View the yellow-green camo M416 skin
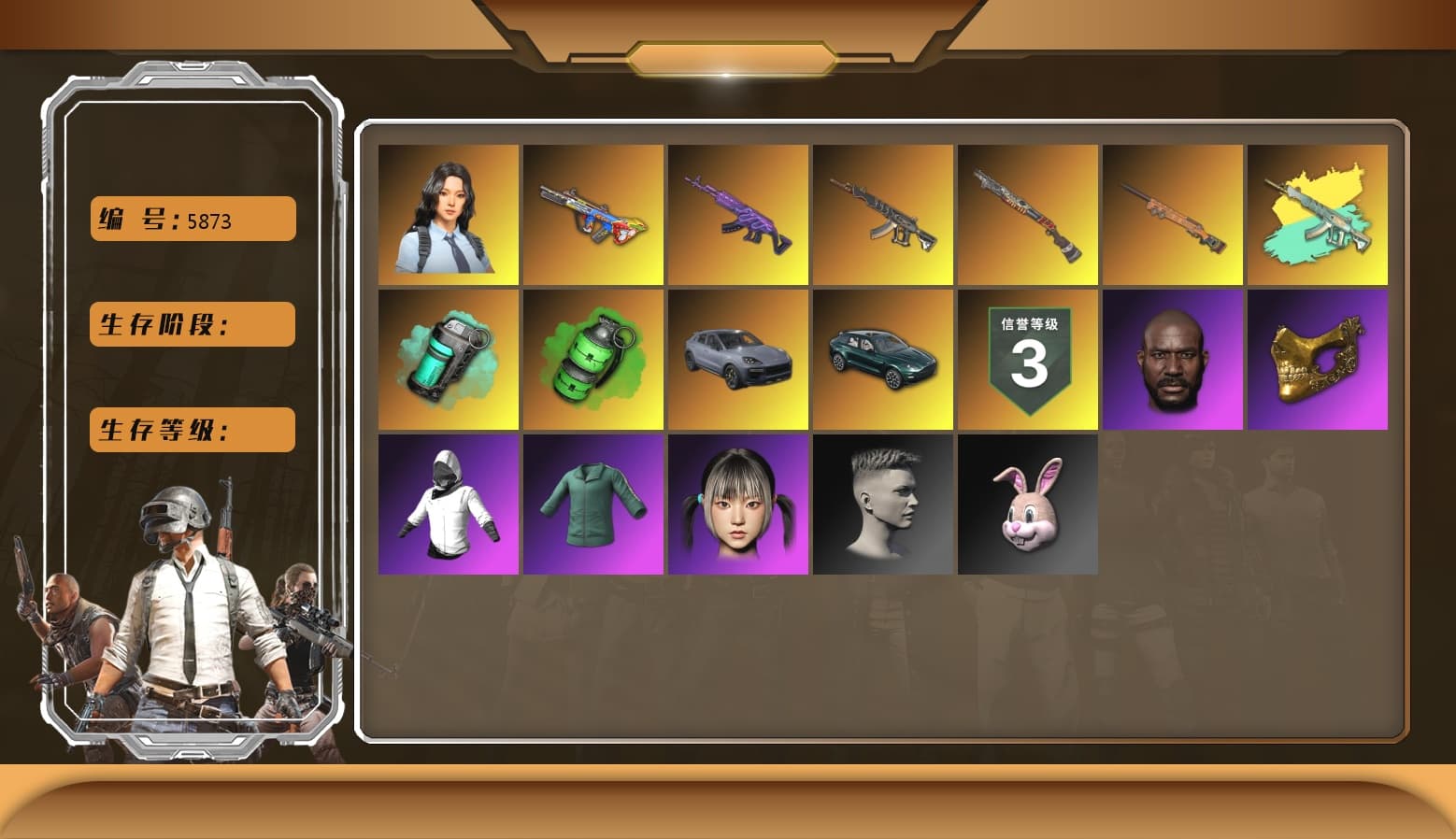The height and width of the screenshot is (839, 1456). click(1317, 213)
